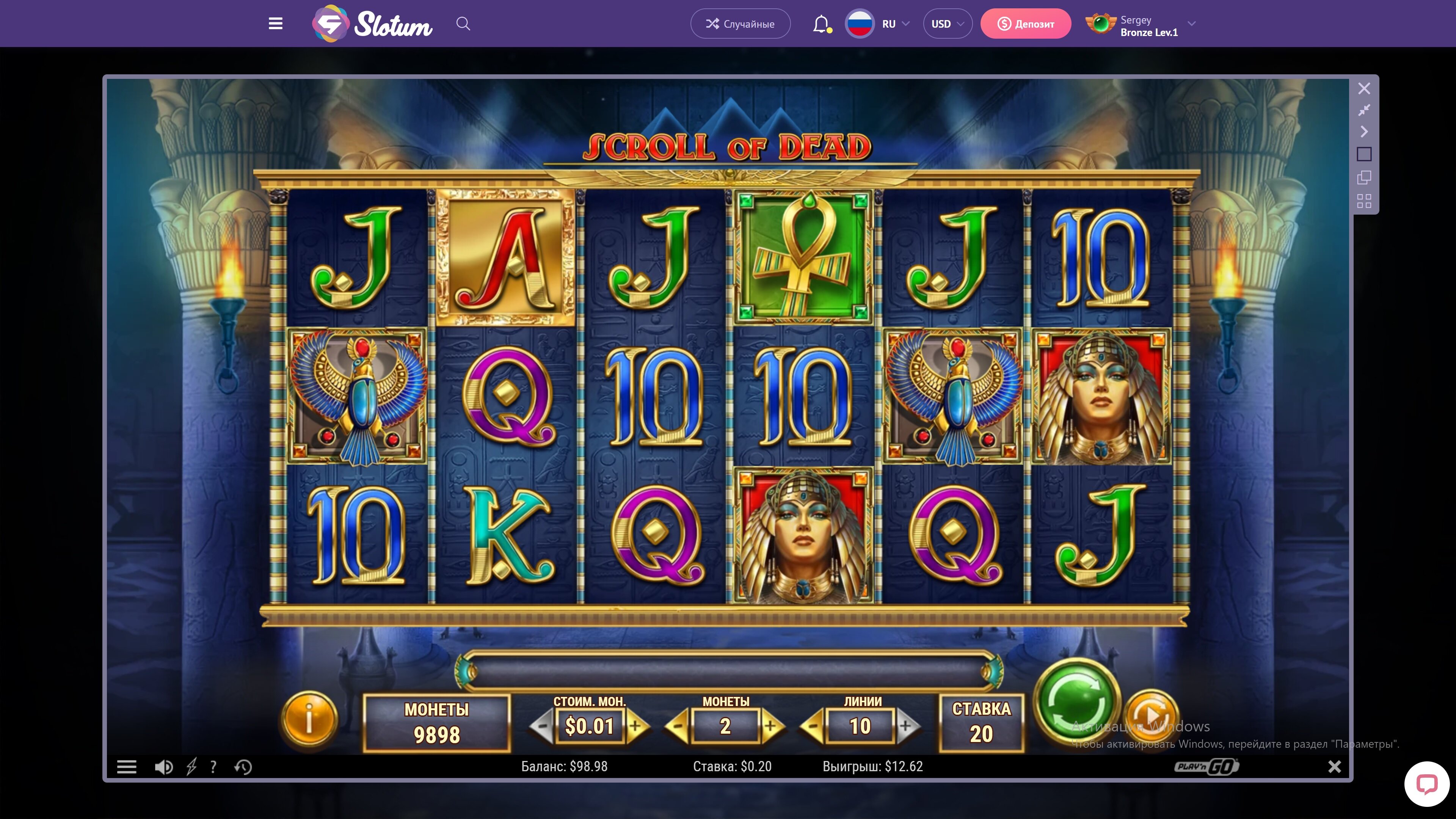Reduce the number of lines

click(813, 726)
